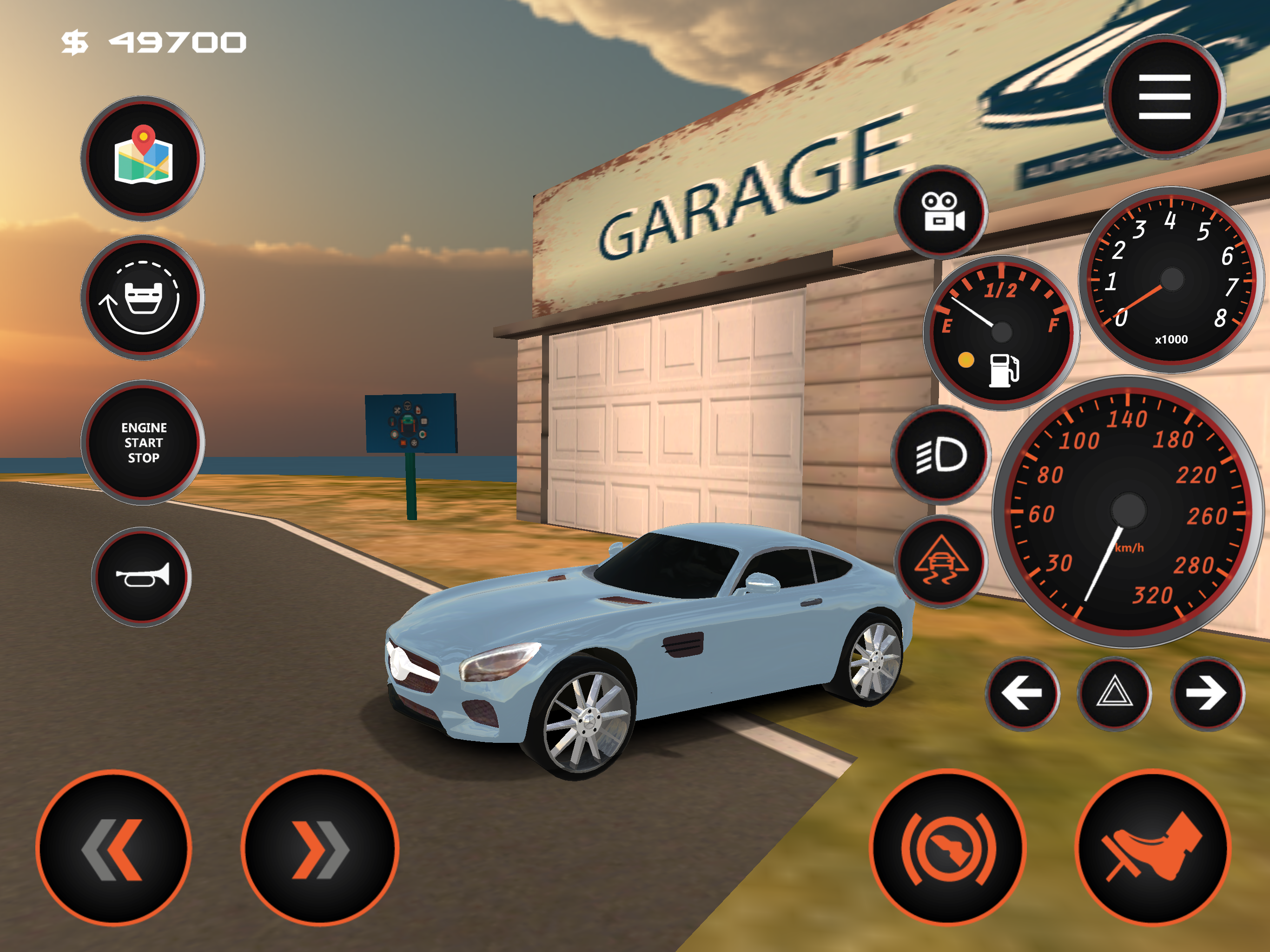Apply the handbrake button
1270x952 pixels.
click(x=947, y=847)
